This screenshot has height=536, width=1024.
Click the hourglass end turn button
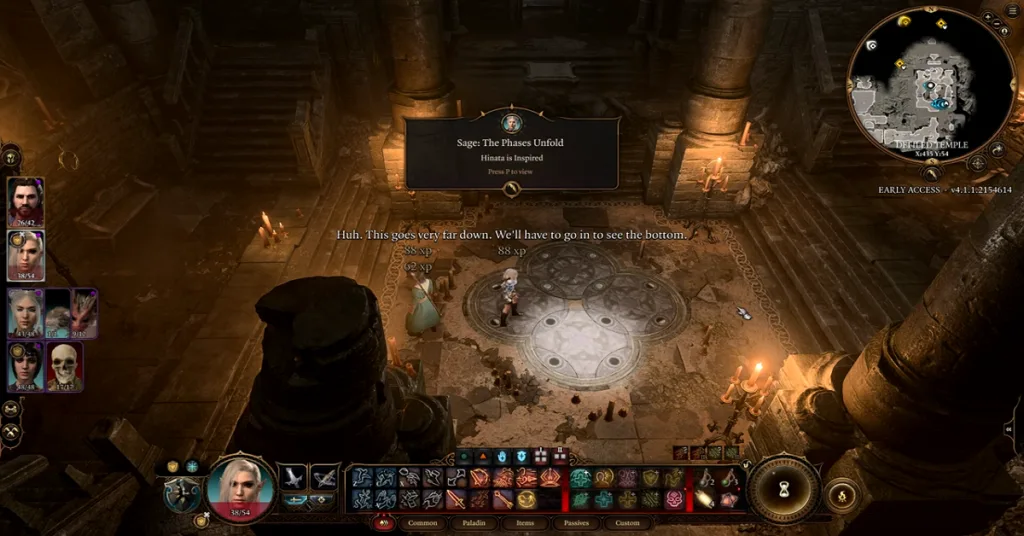coord(784,489)
